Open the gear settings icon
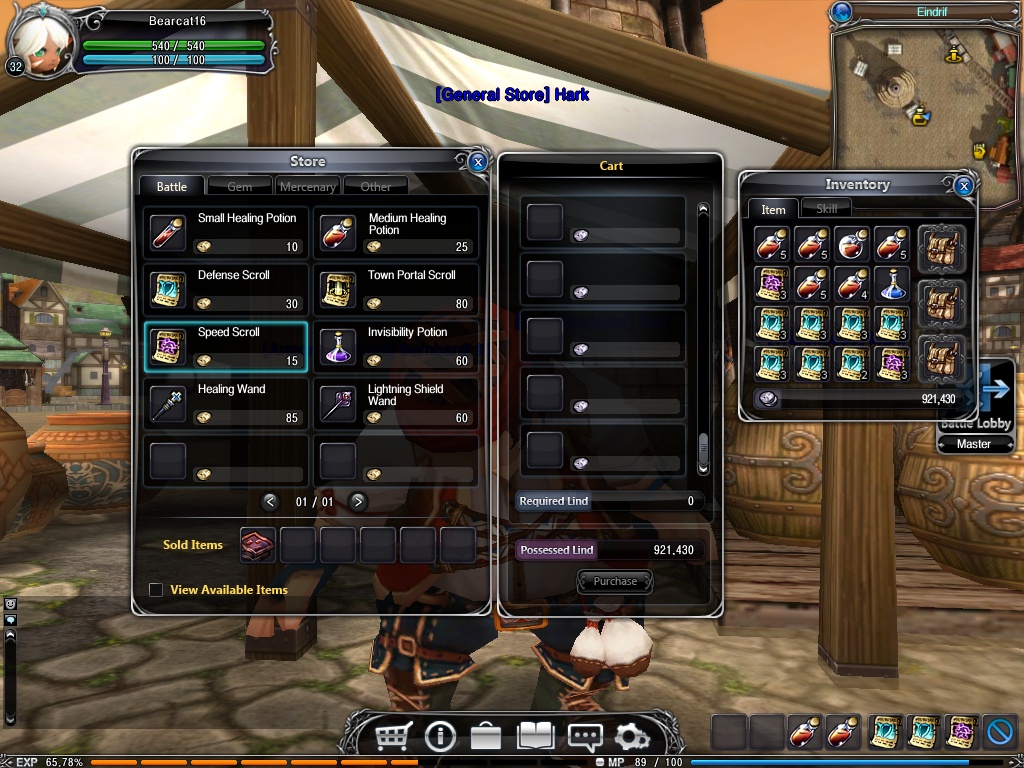The height and width of the screenshot is (768, 1024). (631, 738)
